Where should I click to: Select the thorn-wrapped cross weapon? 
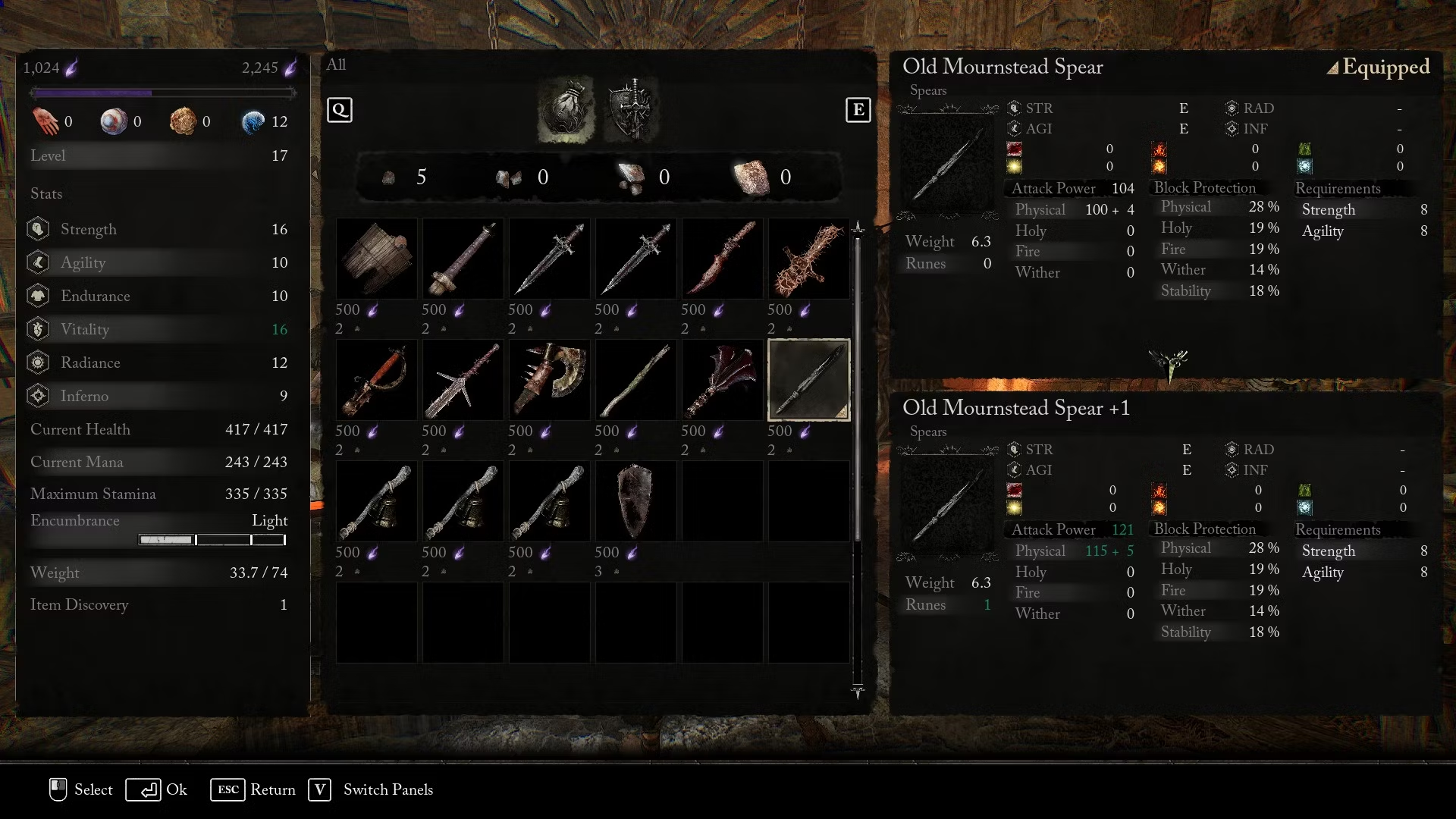click(x=808, y=259)
